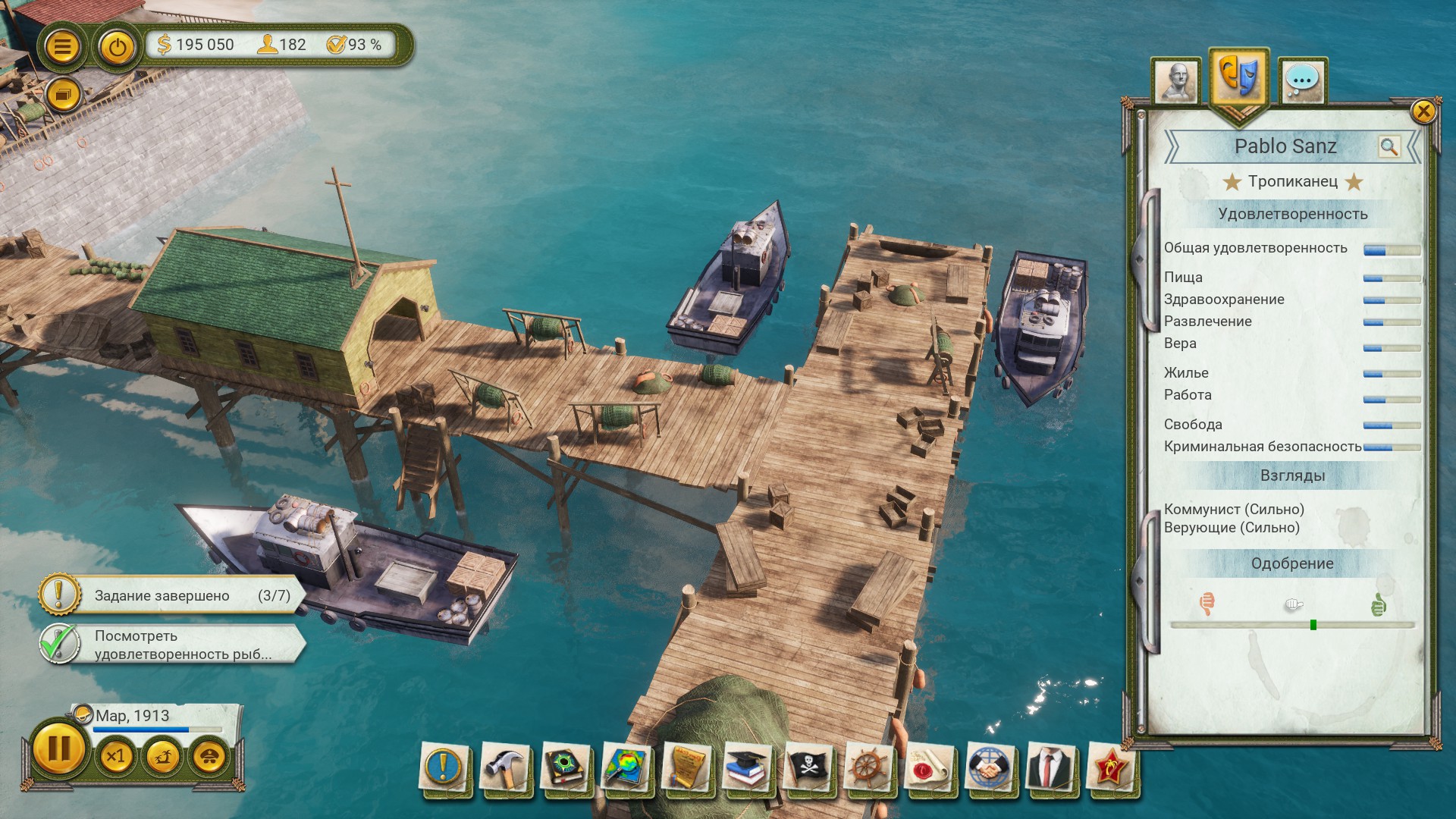Change game speed via the ×1 button
Viewport: 1456px width, 819px height.
pos(115,756)
